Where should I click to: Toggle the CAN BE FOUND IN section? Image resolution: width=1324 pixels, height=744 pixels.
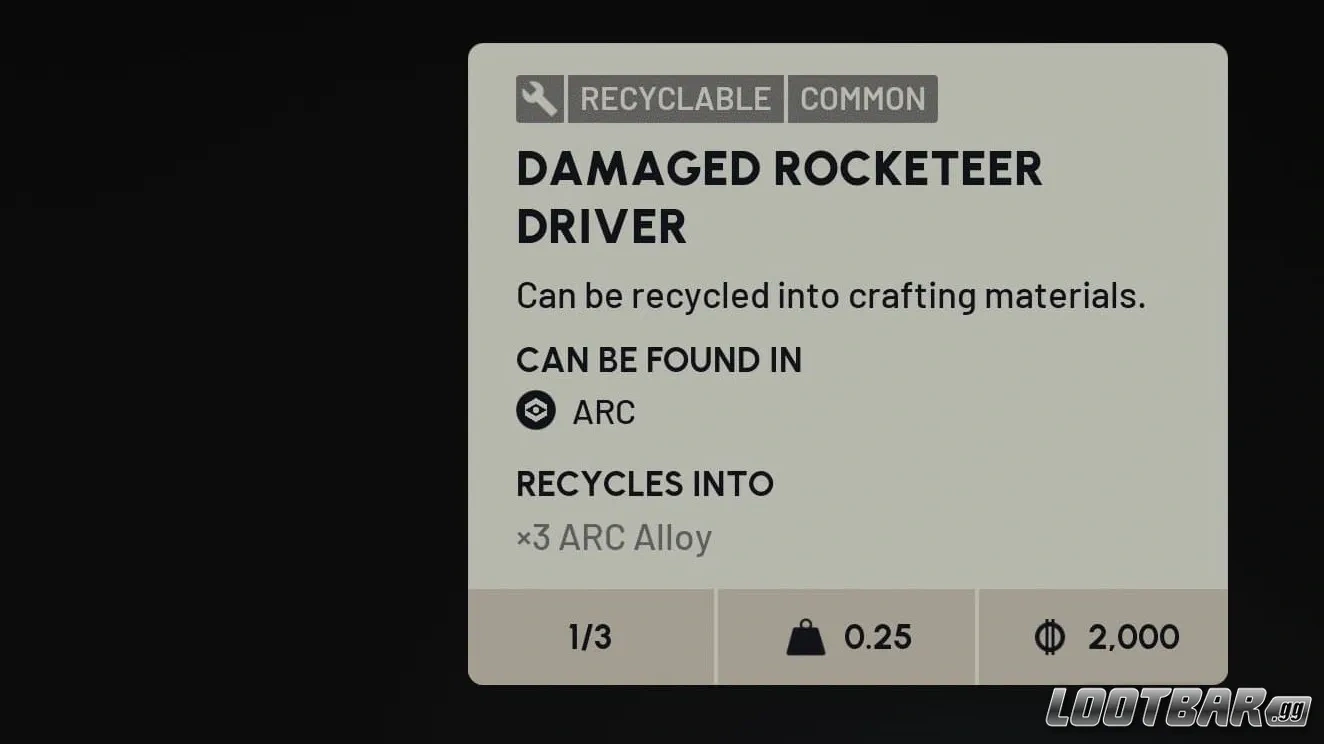659,360
